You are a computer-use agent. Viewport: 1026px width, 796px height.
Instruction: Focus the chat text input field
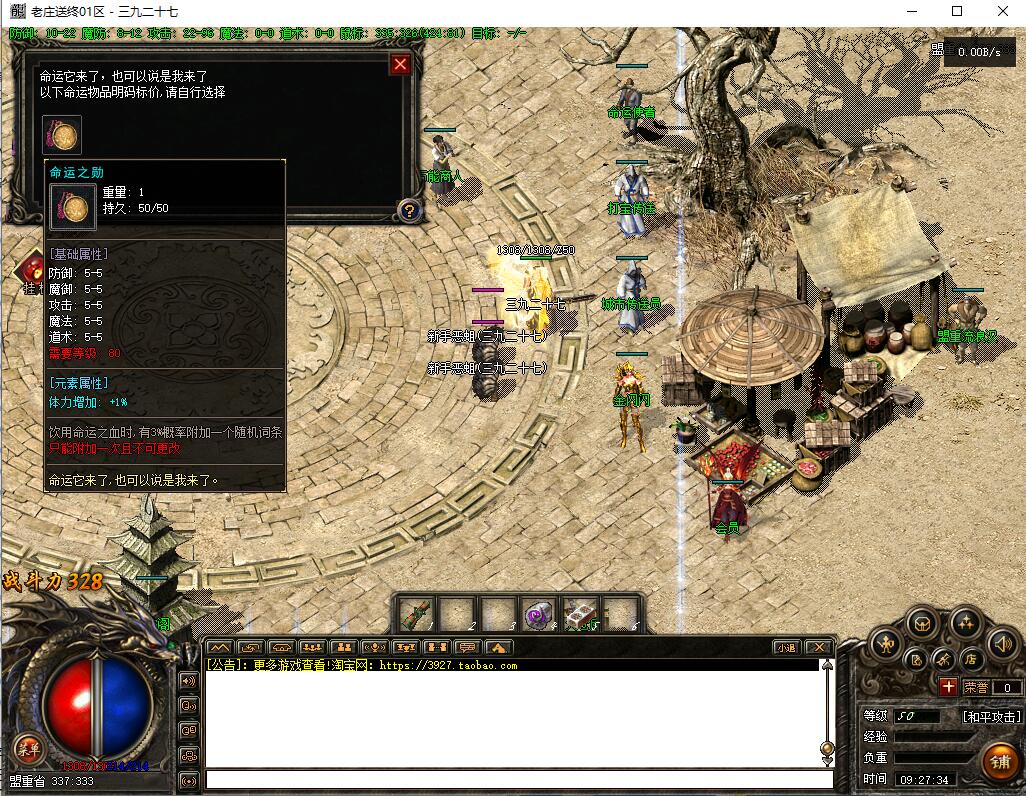tap(519, 779)
